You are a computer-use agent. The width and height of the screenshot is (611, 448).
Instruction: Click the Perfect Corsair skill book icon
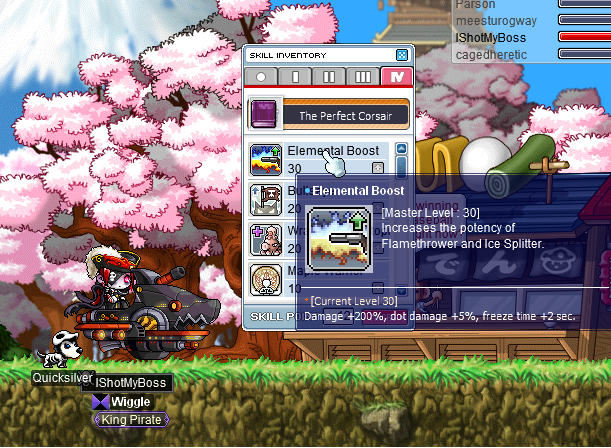(x=262, y=112)
